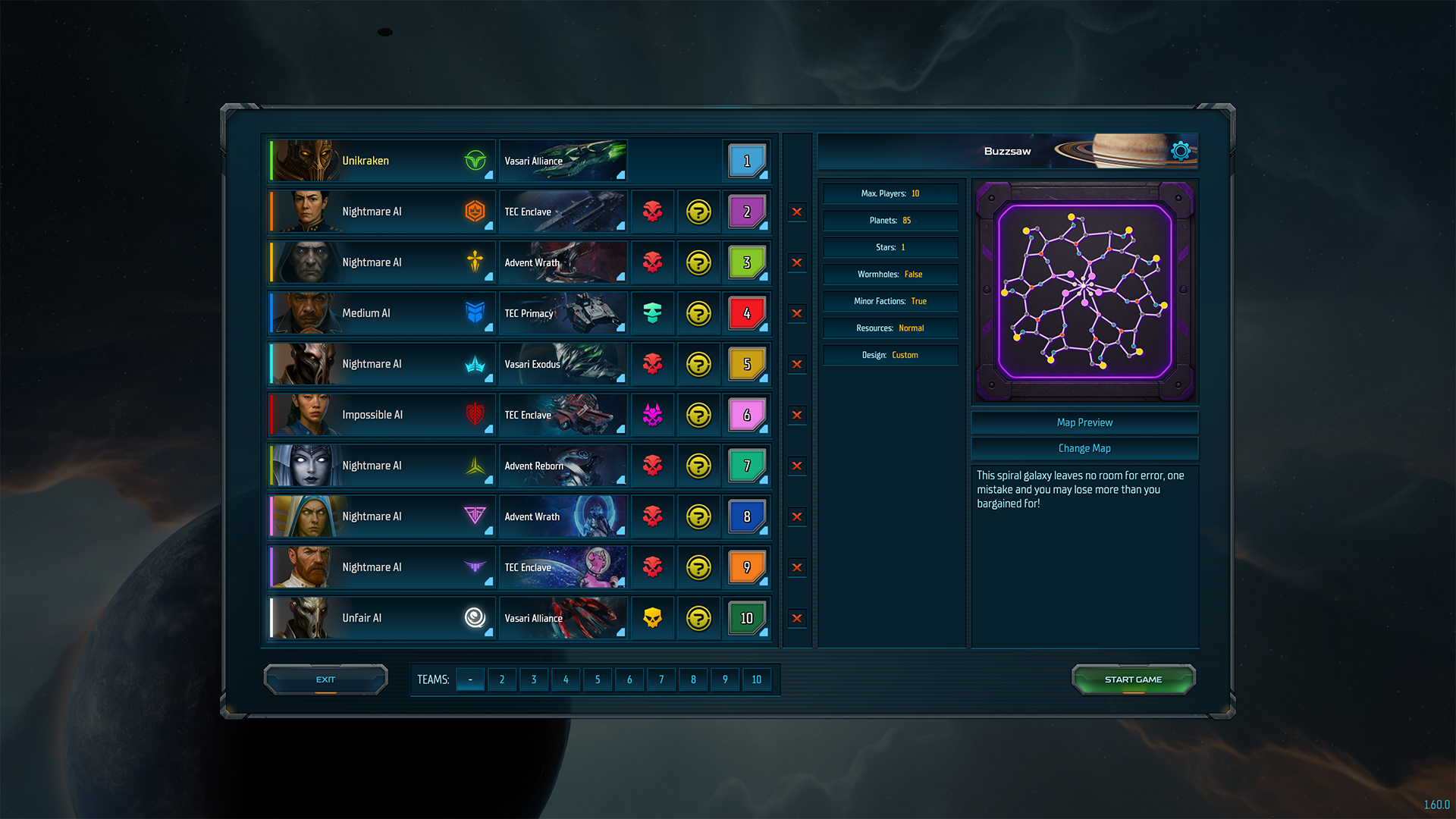
Task: Remove the Impossible AI player
Action: coord(797,415)
